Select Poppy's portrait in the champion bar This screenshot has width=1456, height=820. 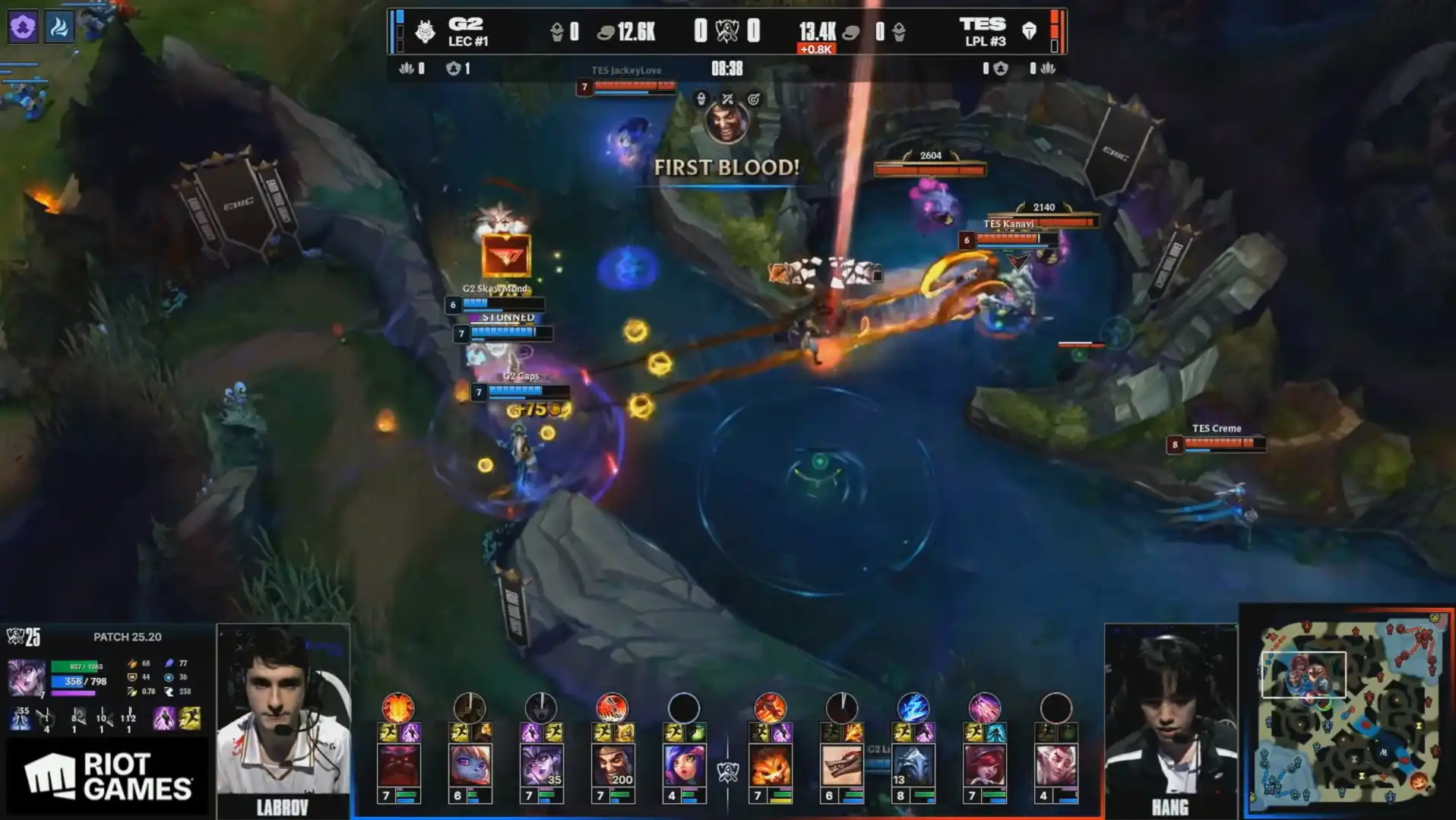(x=470, y=765)
